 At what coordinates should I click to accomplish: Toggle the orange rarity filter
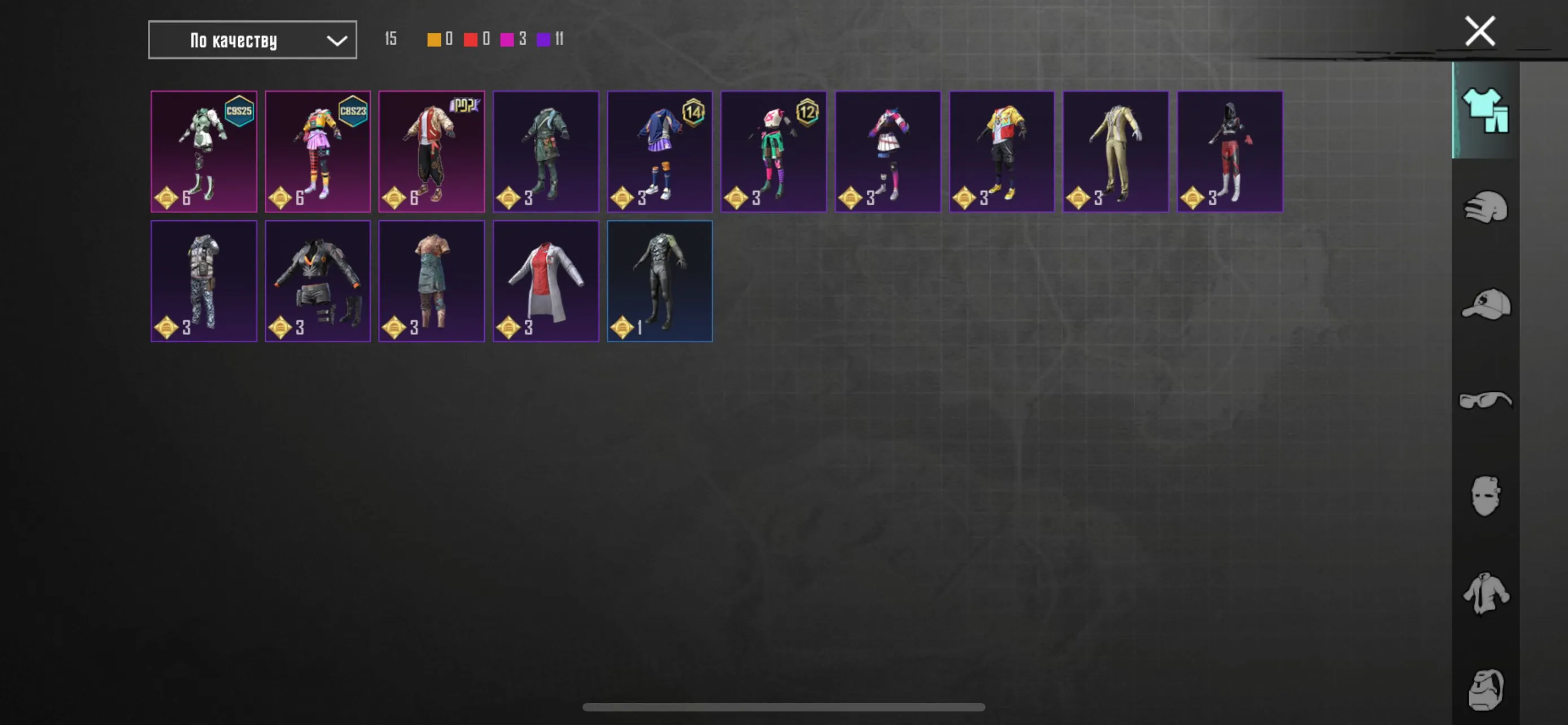coord(433,40)
